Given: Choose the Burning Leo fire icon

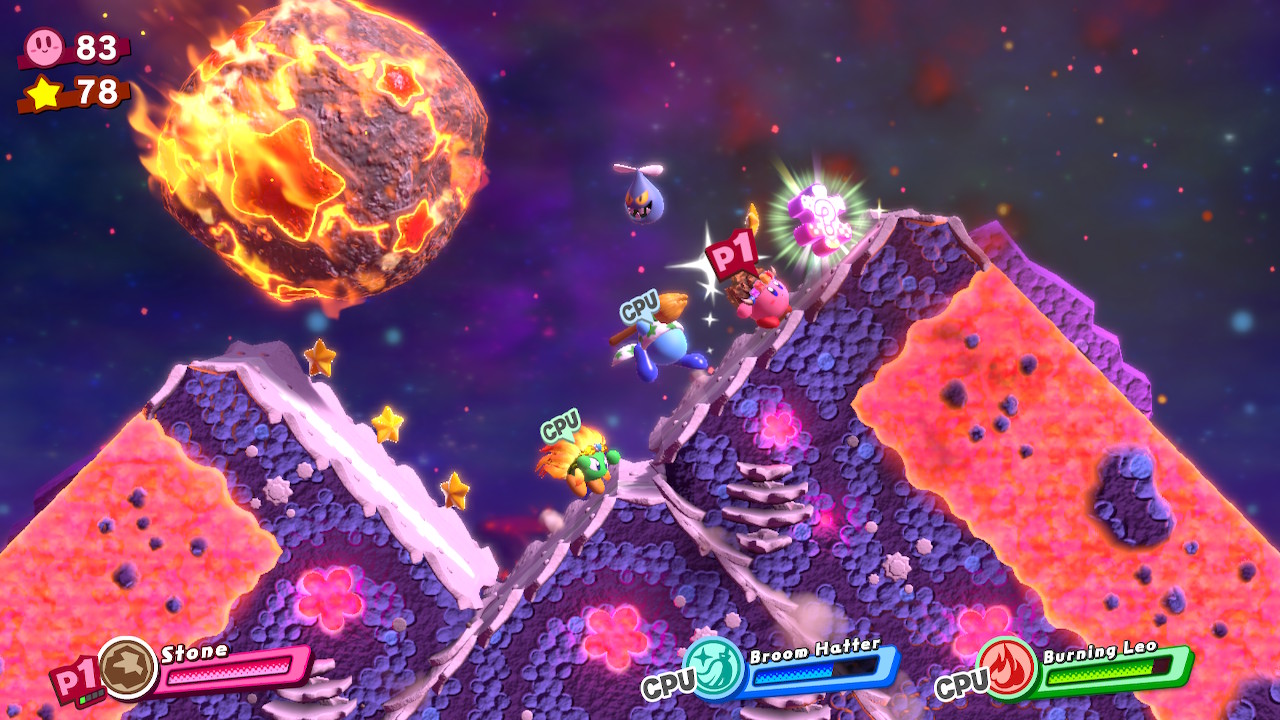Looking at the screenshot, I should tap(1007, 667).
